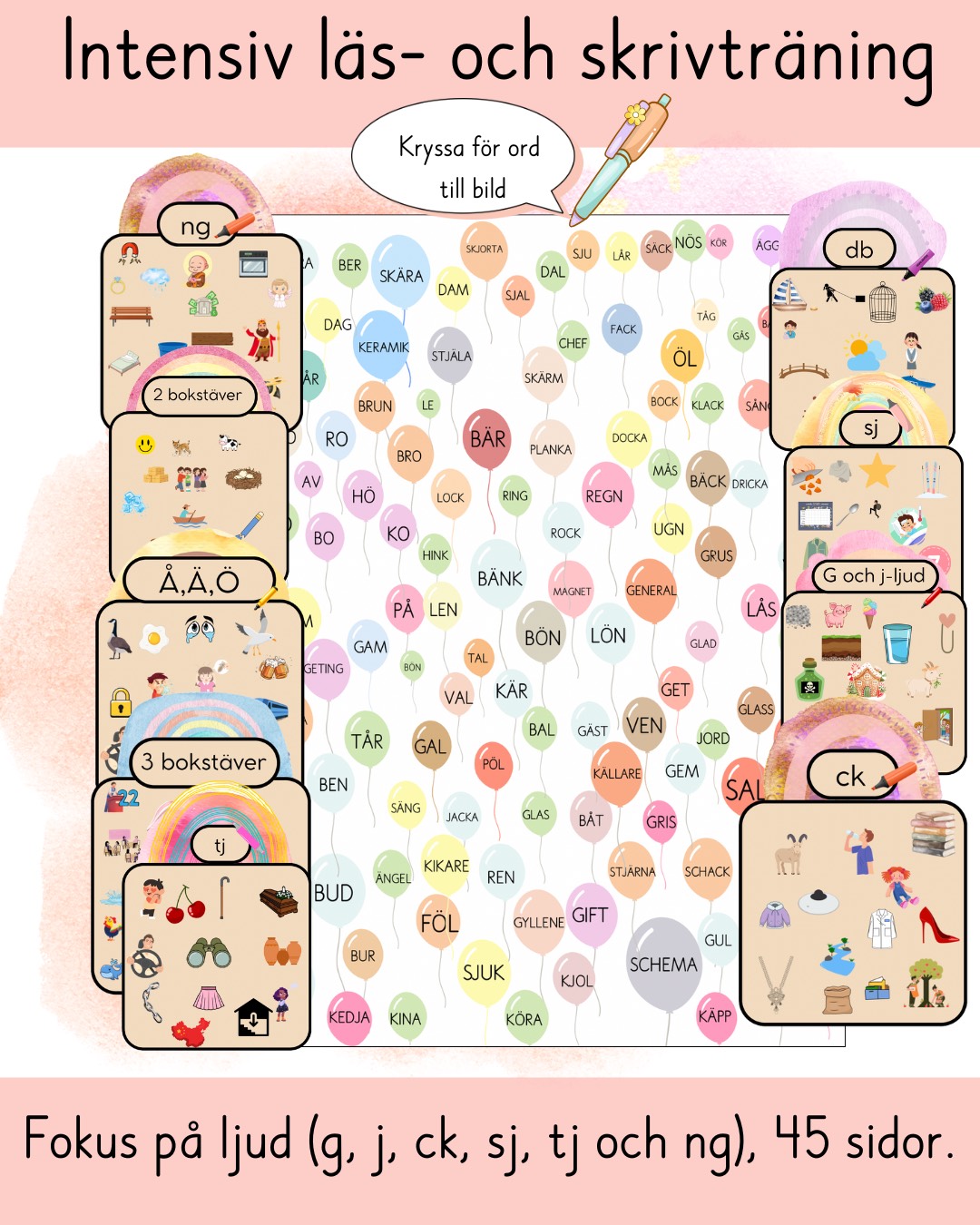
Task: Mark the BÄNK balloon
Action: [499, 578]
